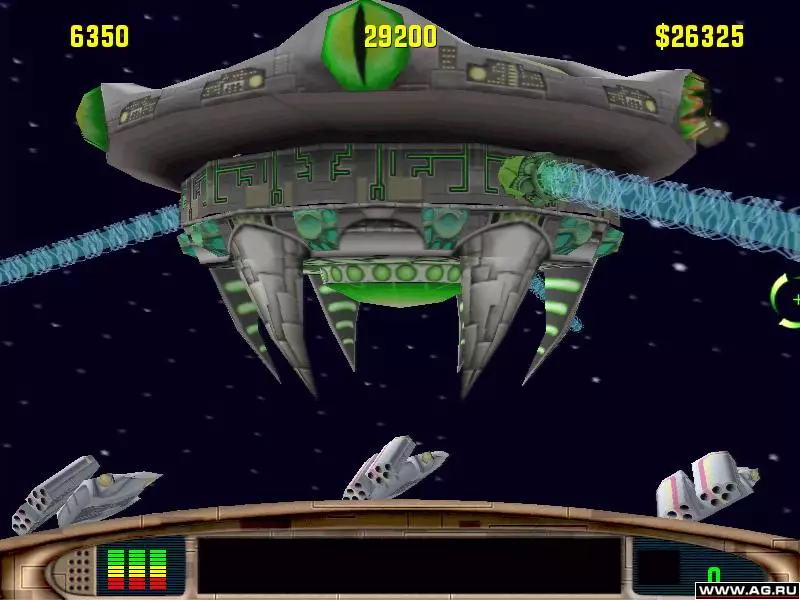Click the wide black message display panel
Screen dimensions: 800x600
coord(408,567)
